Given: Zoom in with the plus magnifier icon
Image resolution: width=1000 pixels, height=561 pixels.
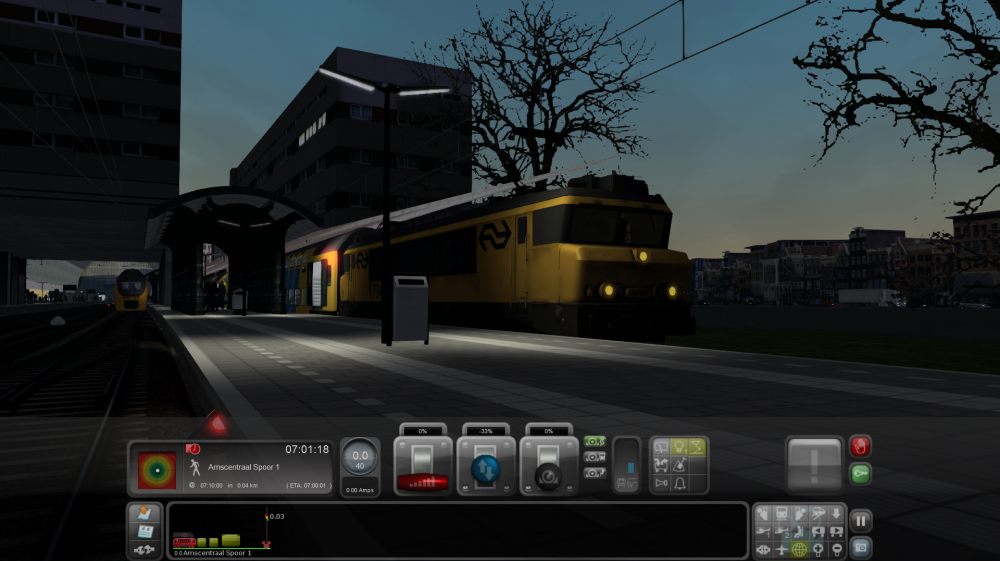Looking at the screenshot, I should [818, 549].
